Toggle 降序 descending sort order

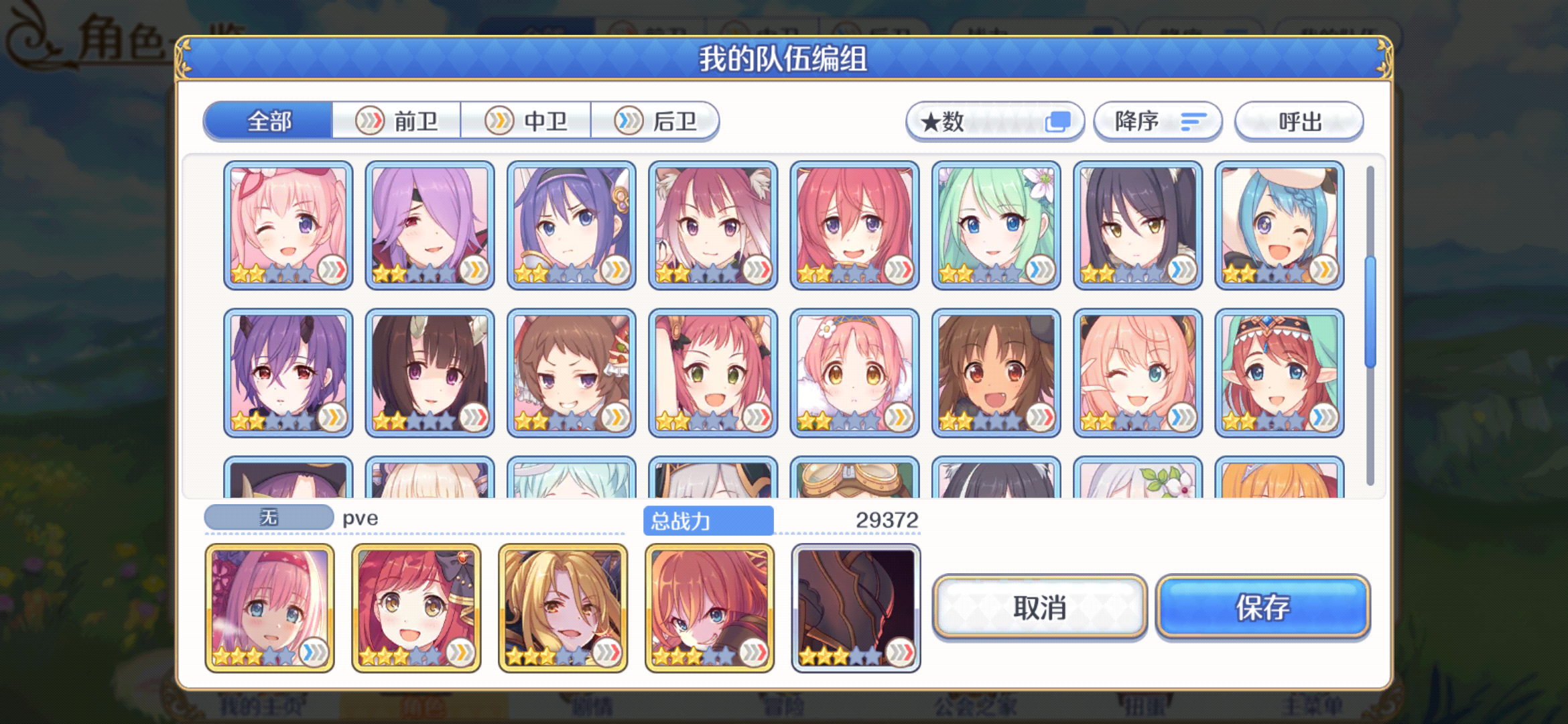[1156, 121]
